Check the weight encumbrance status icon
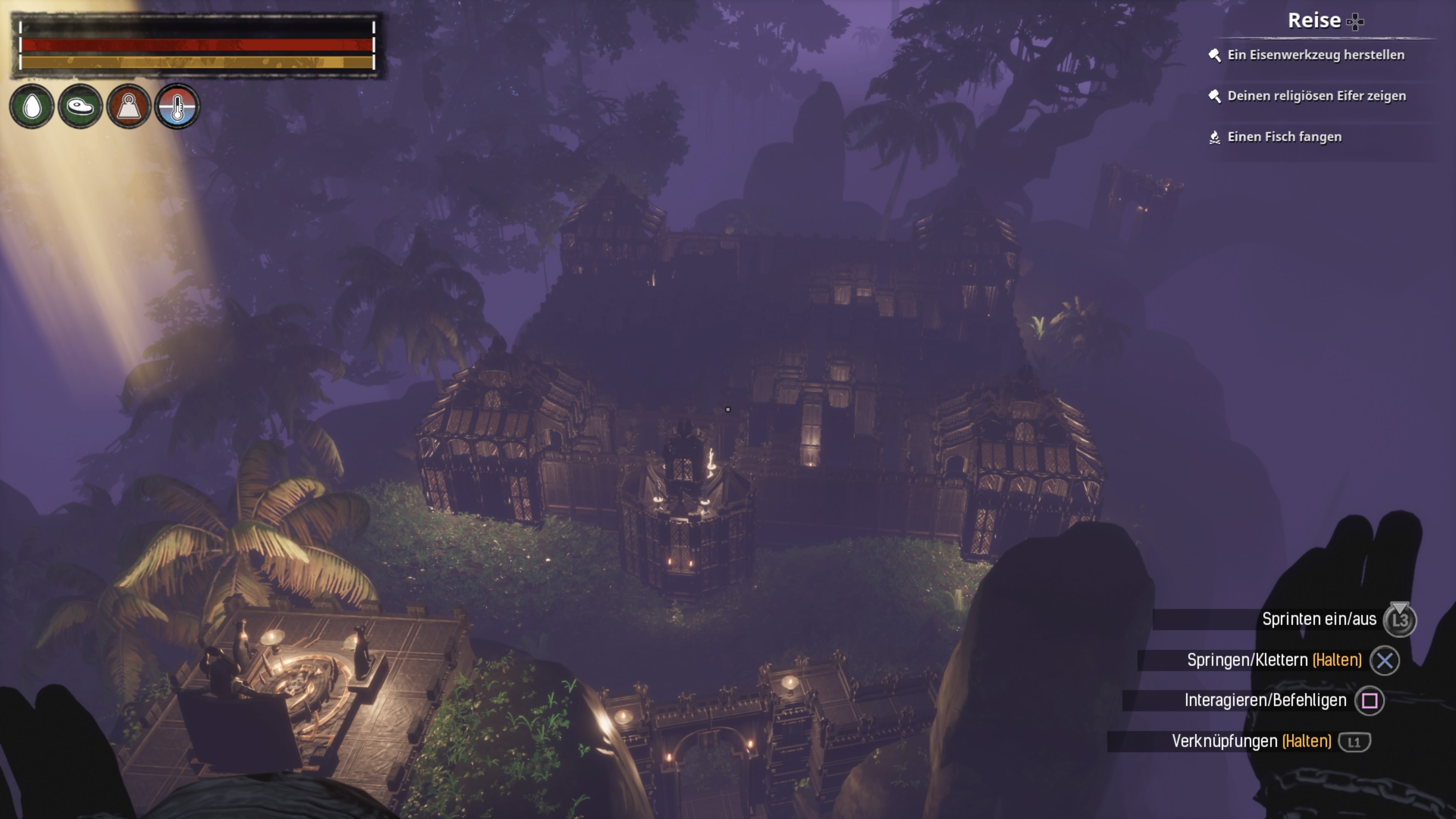This screenshot has width=1456, height=819. pyautogui.click(x=129, y=106)
